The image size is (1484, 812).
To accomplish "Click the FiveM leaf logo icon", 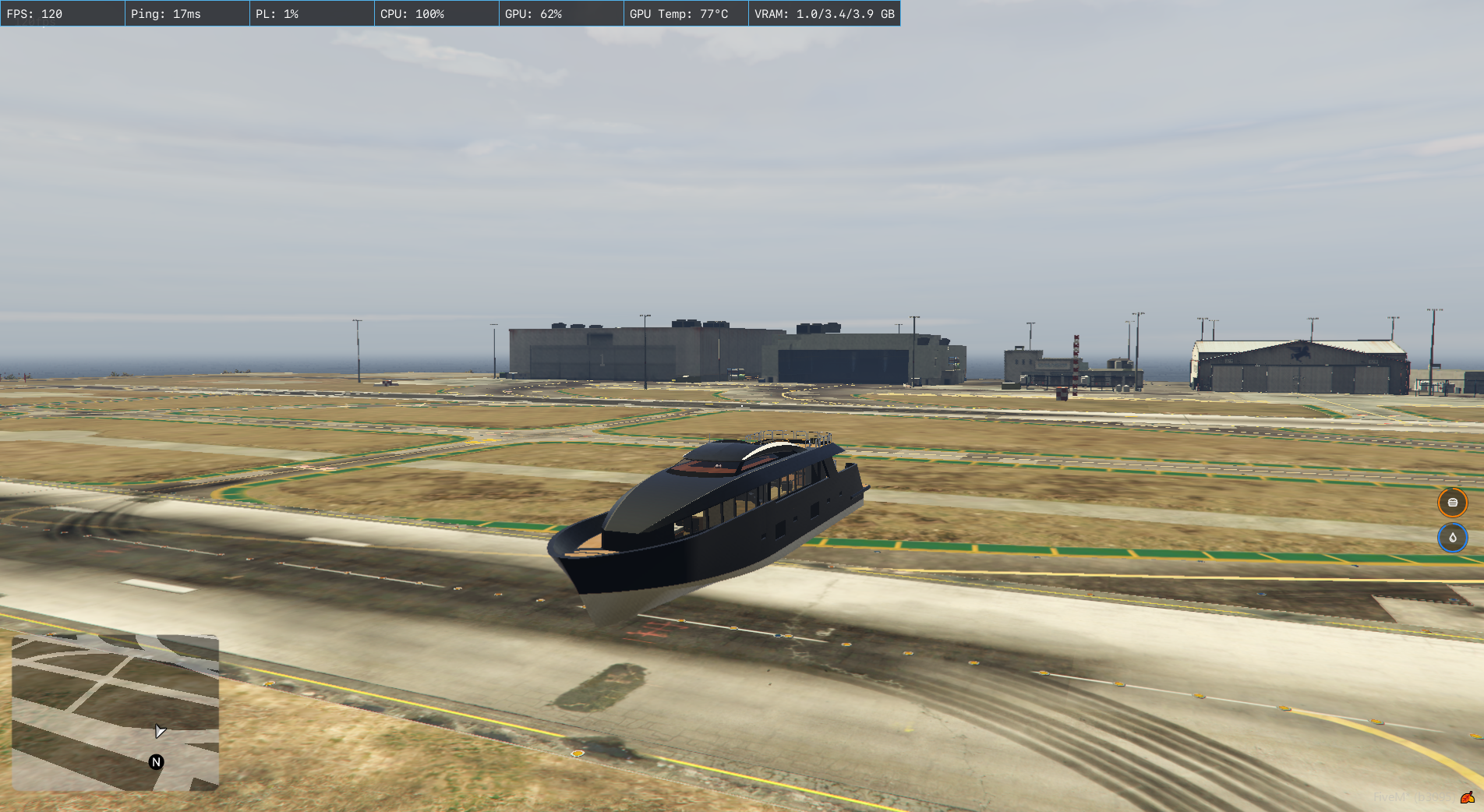I will [1467, 797].
